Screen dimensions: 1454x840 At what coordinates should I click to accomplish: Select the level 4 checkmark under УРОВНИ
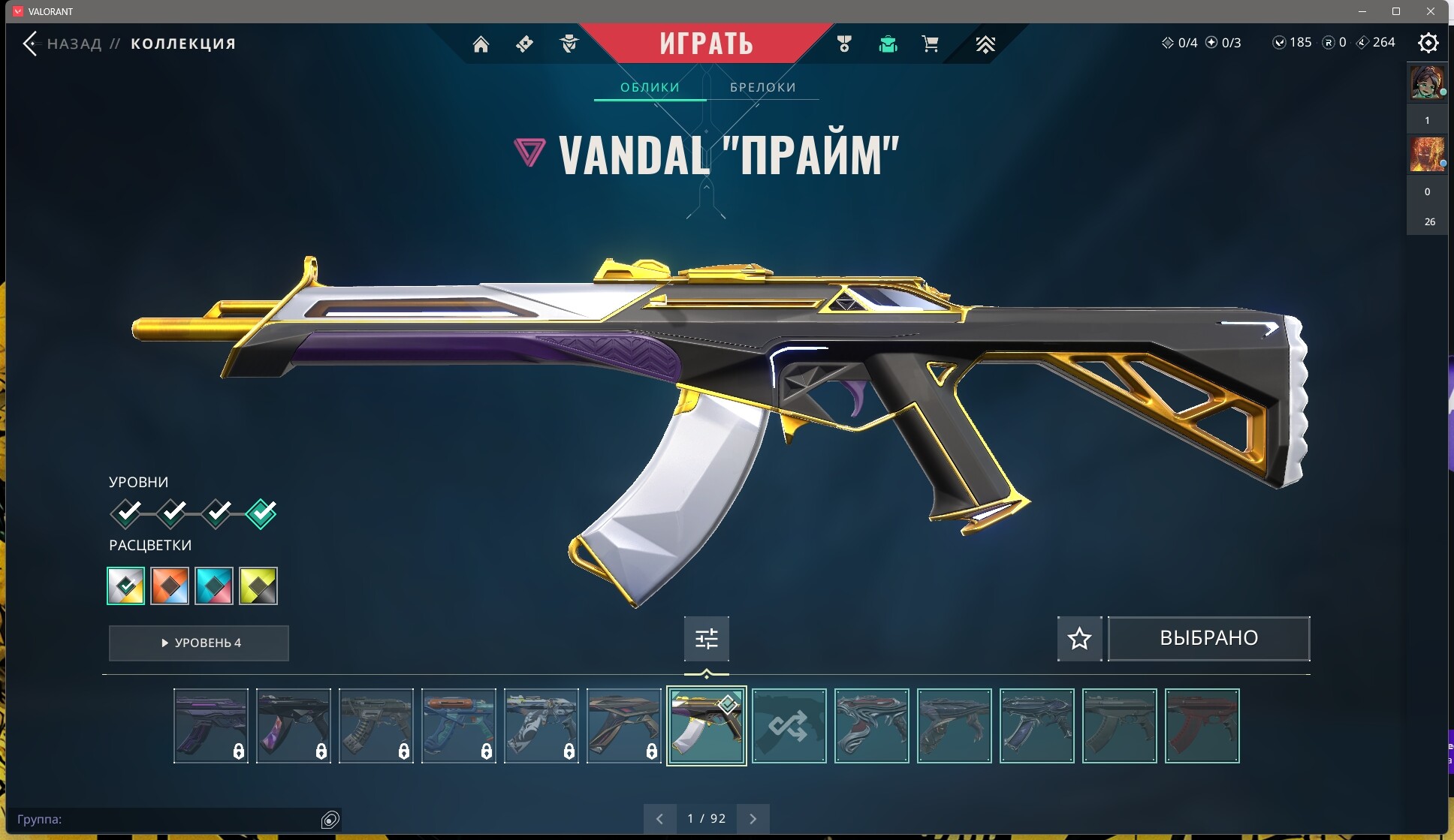tap(259, 513)
